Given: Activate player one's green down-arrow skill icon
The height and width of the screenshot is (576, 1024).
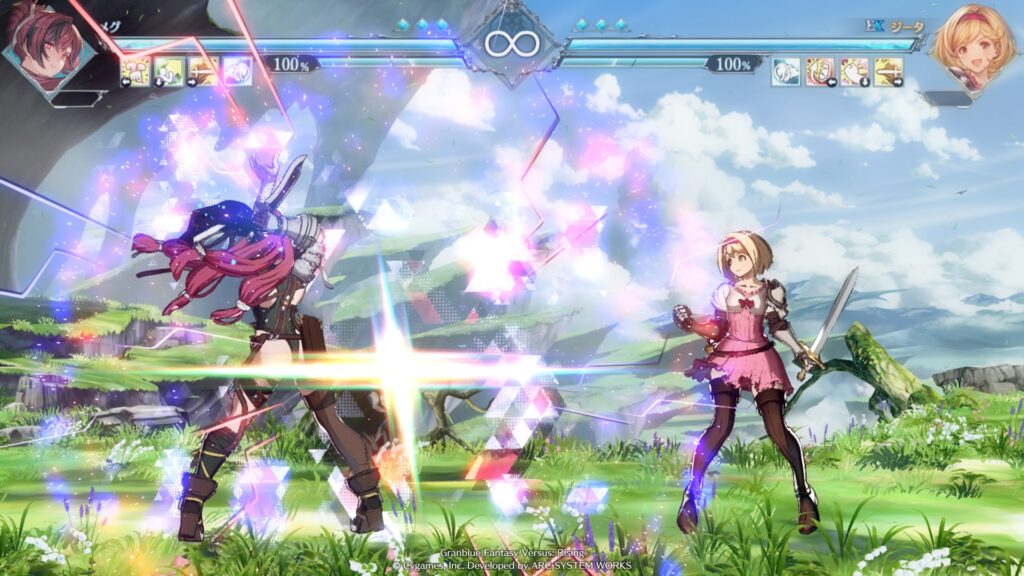Looking at the screenshot, I should tap(169, 70).
